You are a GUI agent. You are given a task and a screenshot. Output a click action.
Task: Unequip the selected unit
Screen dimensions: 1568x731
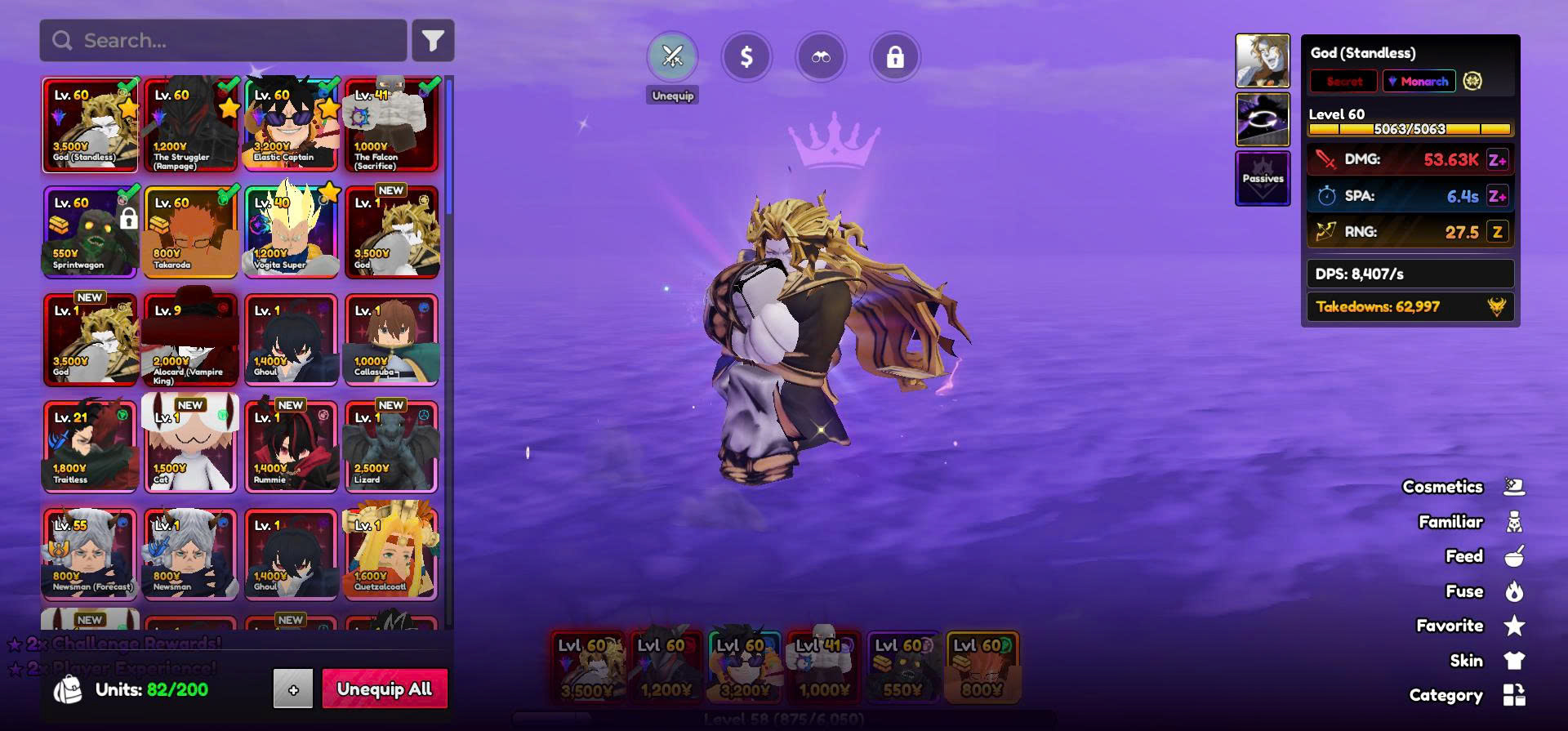(x=672, y=57)
